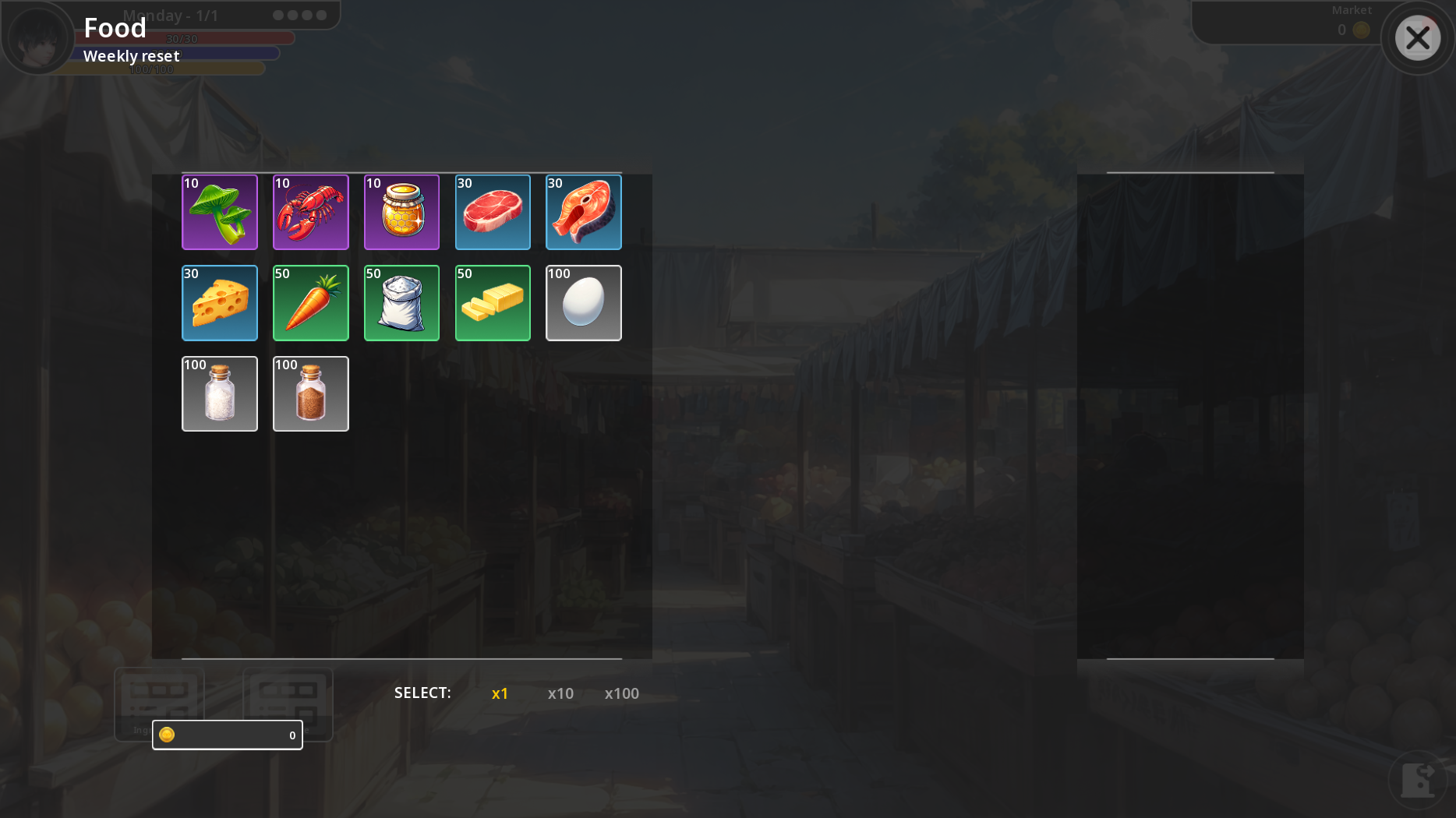Close the Food shop window
1456x818 pixels.
pos(1417,37)
